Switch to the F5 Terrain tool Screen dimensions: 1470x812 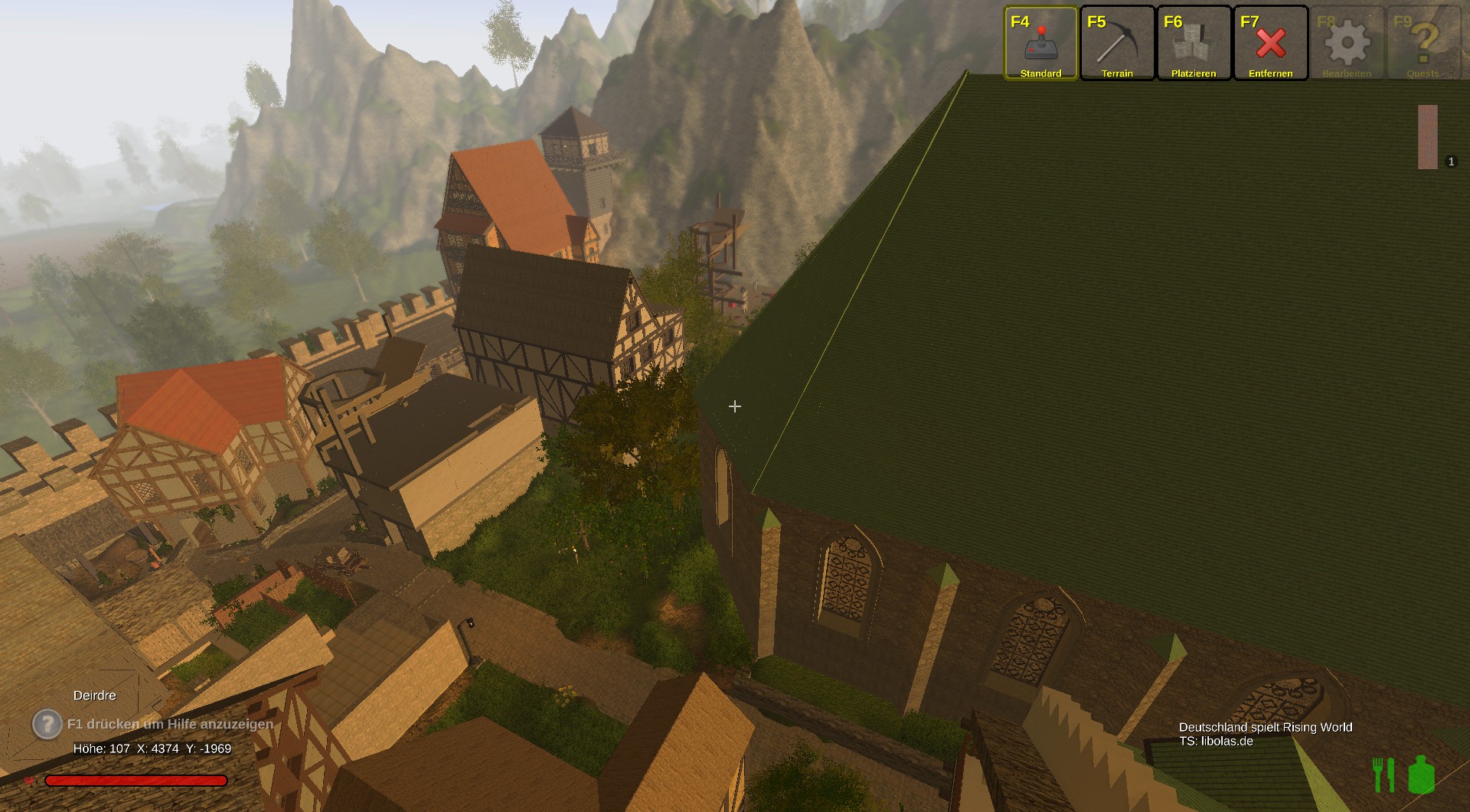coord(1117,44)
